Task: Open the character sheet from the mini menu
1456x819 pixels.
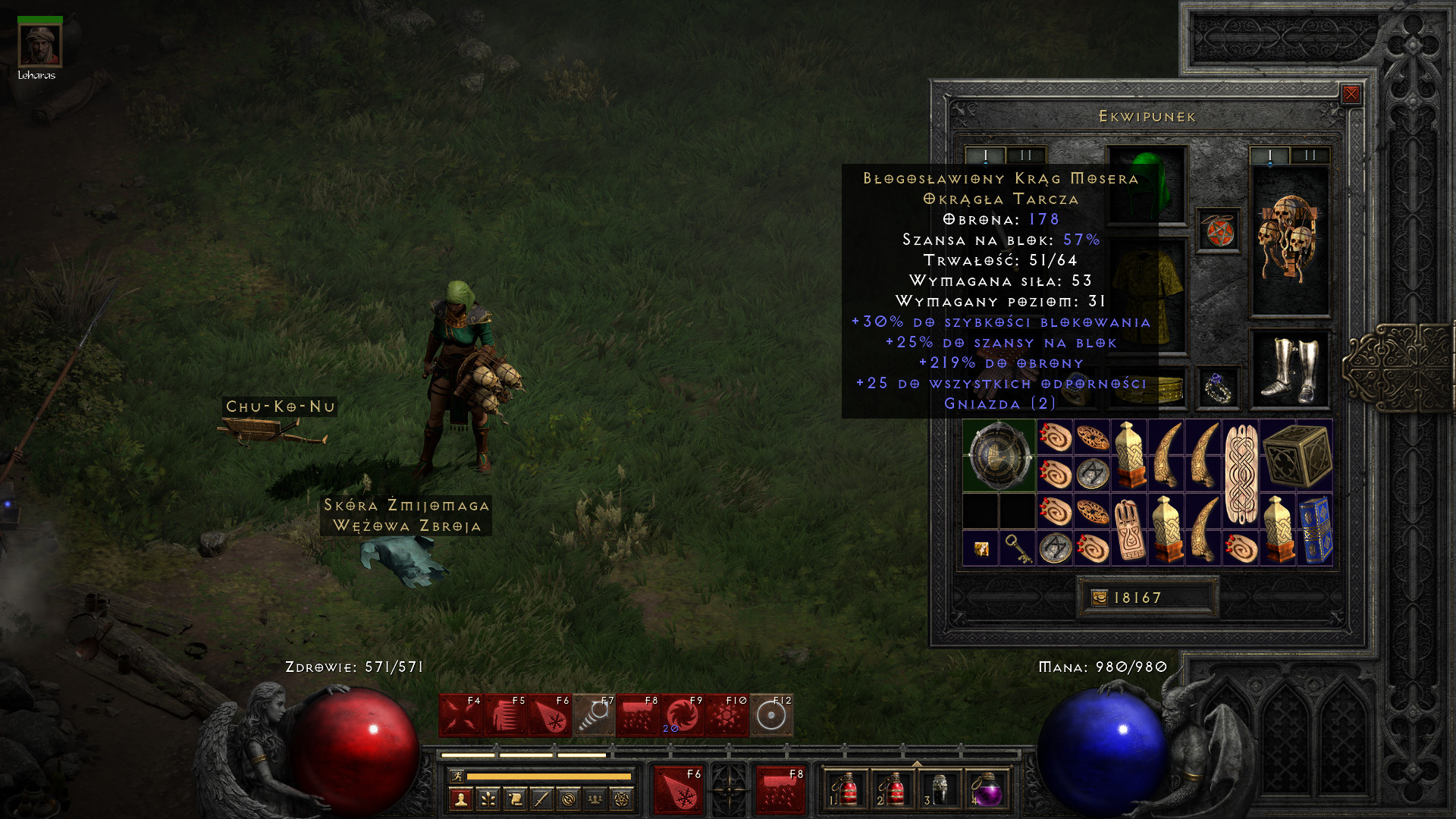Action: [461, 799]
